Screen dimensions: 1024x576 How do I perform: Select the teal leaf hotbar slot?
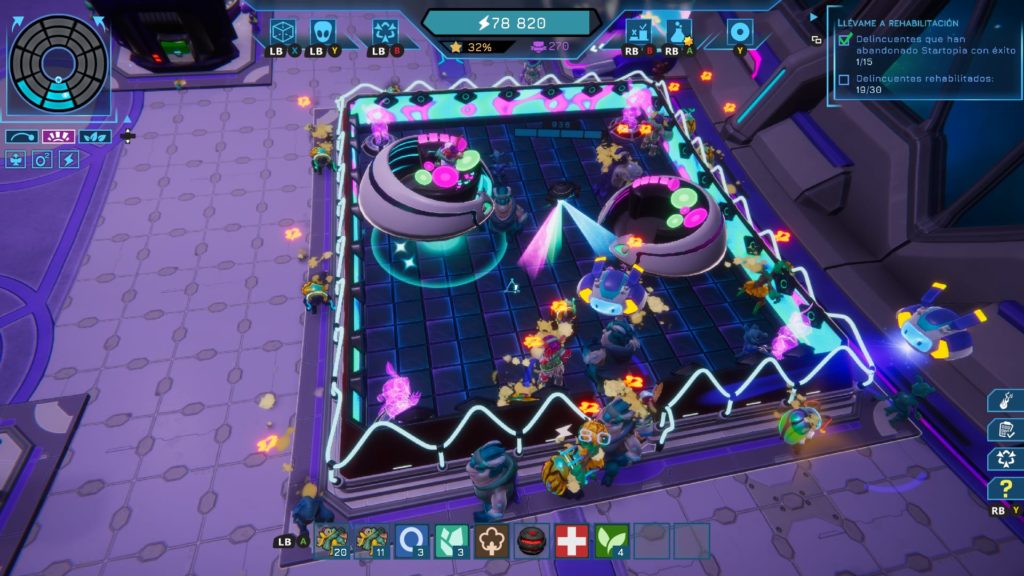(x=452, y=541)
